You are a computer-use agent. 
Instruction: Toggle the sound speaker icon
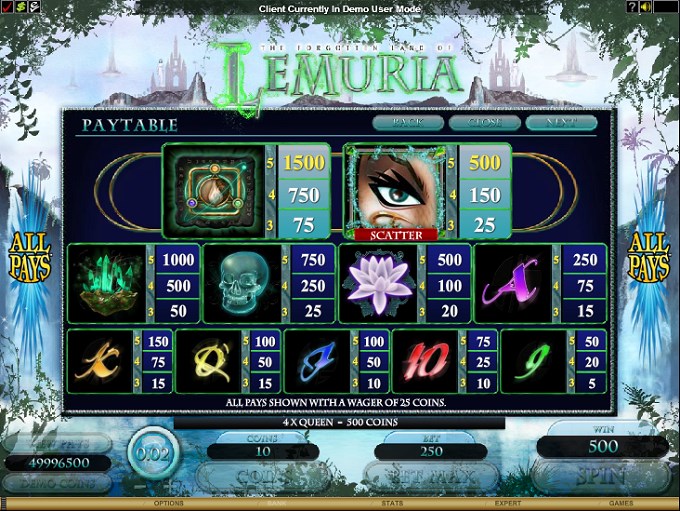pos(645,7)
